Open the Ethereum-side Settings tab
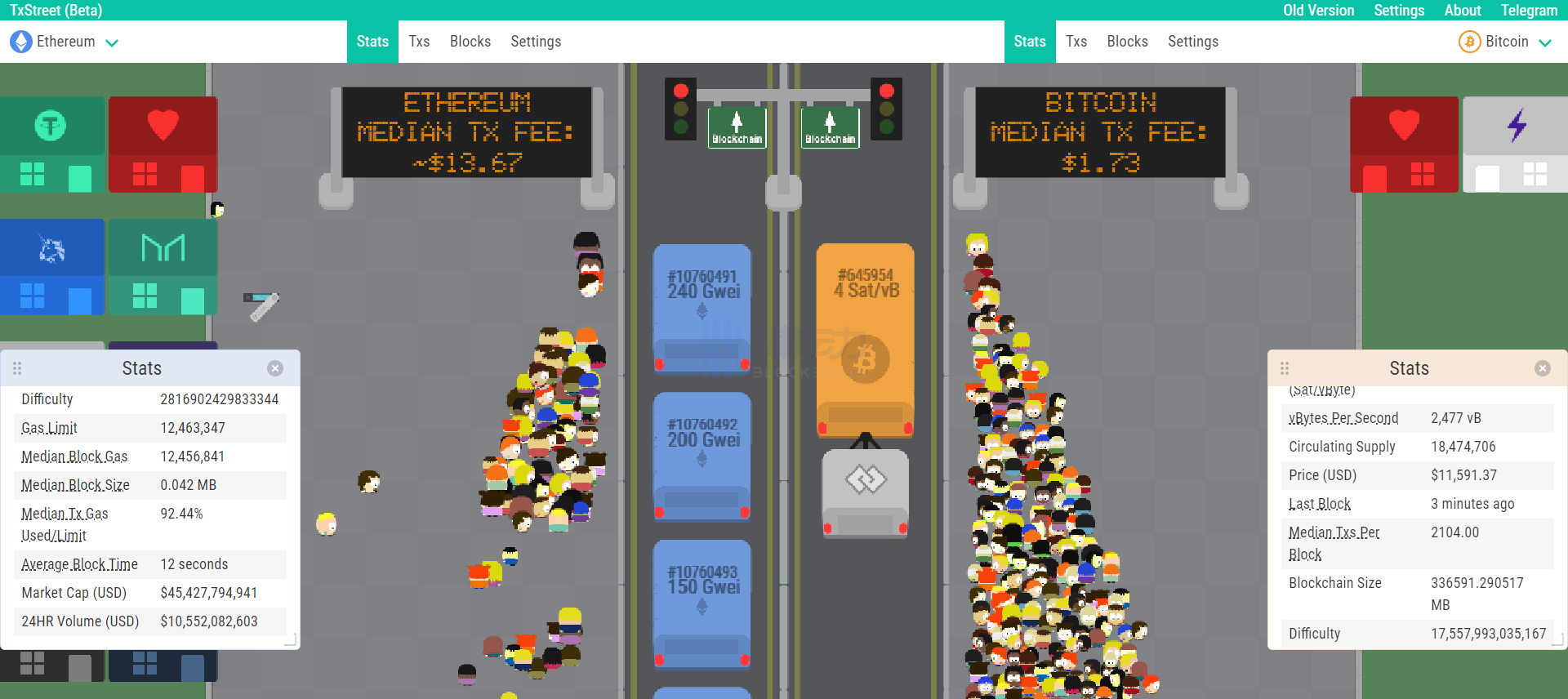This screenshot has height=699, width=1568. click(x=536, y=42)
